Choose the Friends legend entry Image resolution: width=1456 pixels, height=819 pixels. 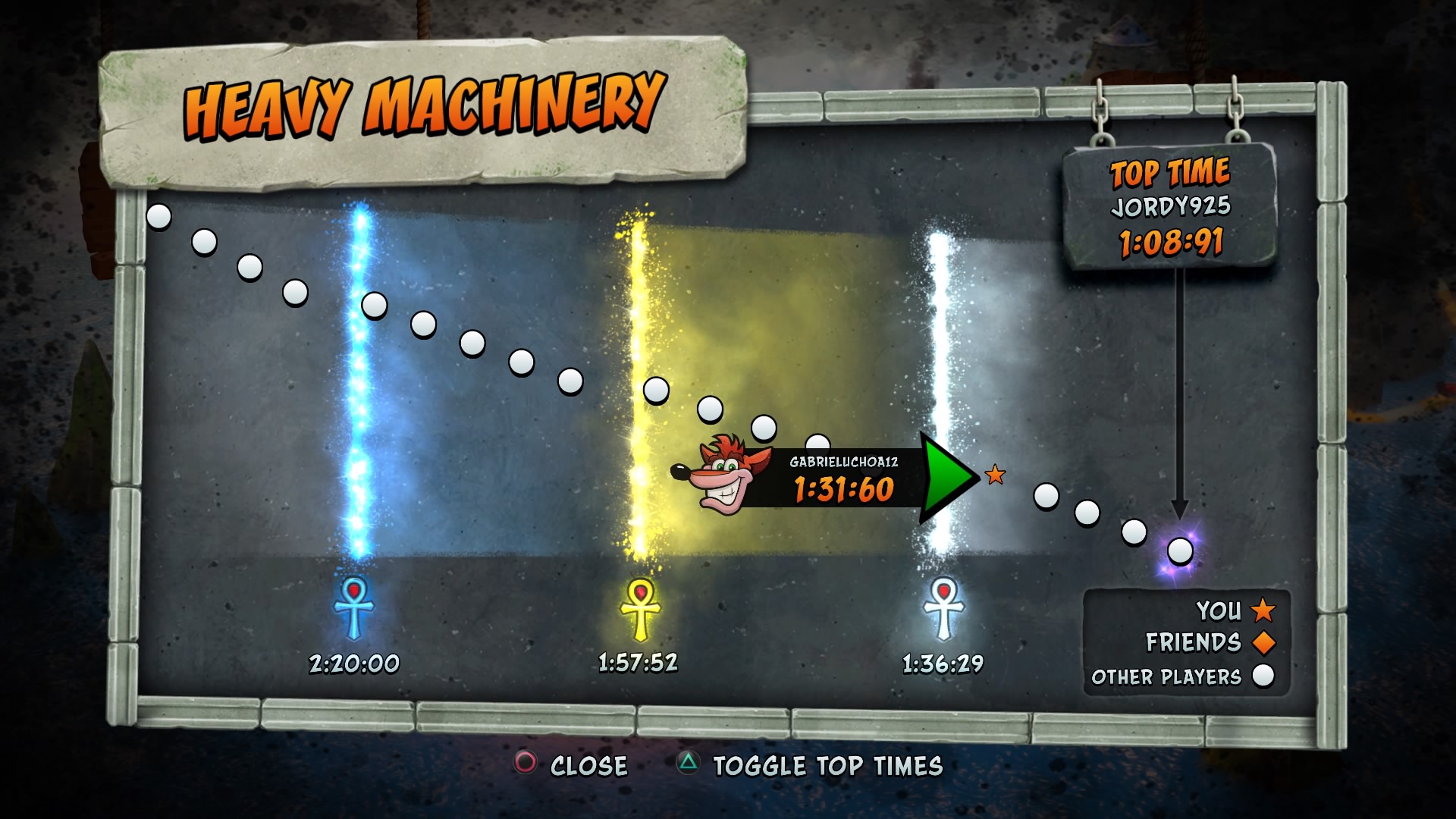pos(1210,643)
